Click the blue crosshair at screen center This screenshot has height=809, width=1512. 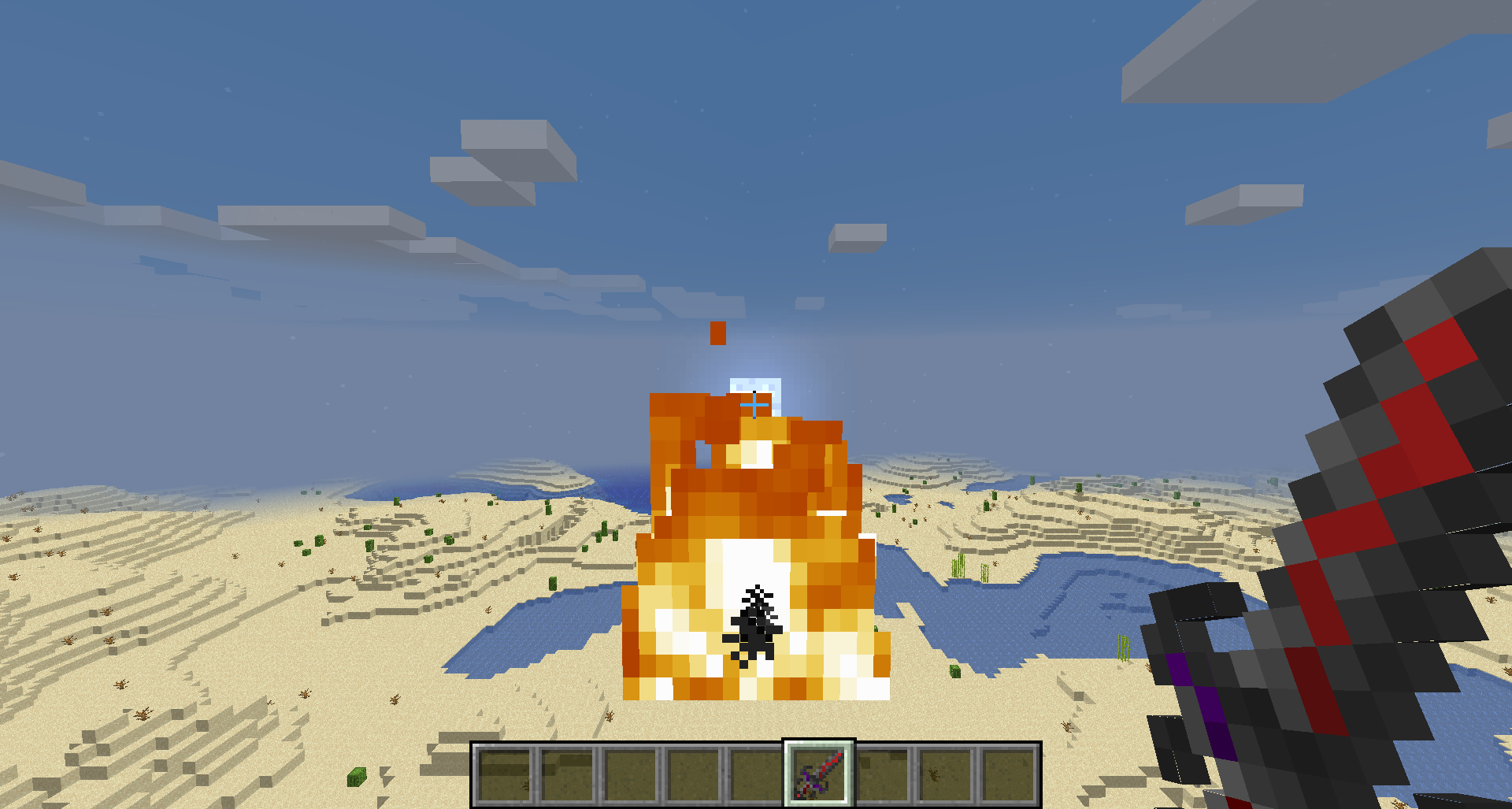click(756, 403)
